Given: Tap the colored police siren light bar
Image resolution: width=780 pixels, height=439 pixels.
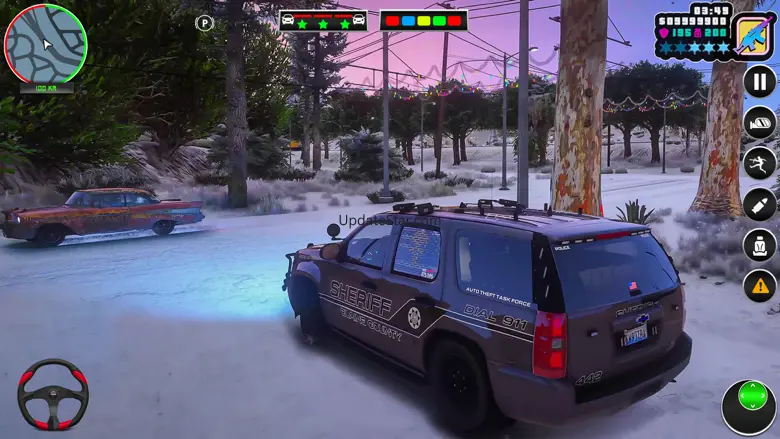Looking at the screenshot, I should [423, 20].
